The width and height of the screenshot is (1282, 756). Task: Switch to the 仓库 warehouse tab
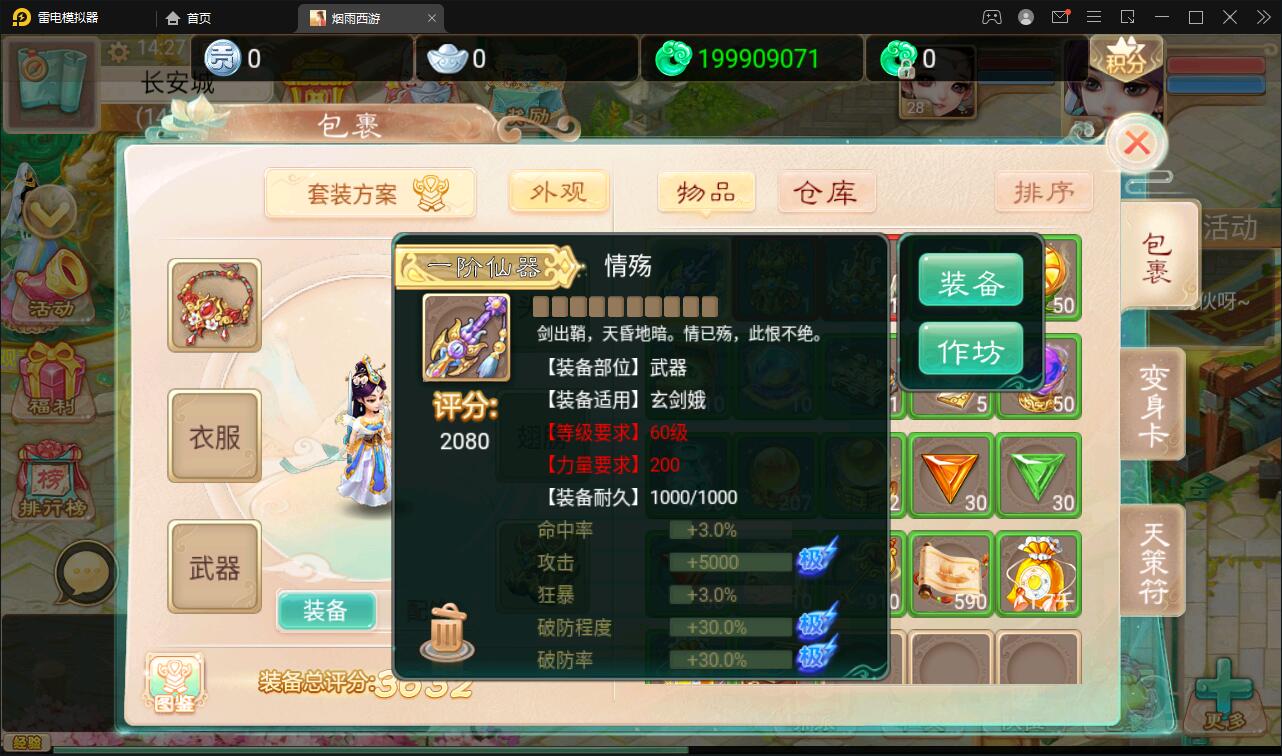coord(827,192)
